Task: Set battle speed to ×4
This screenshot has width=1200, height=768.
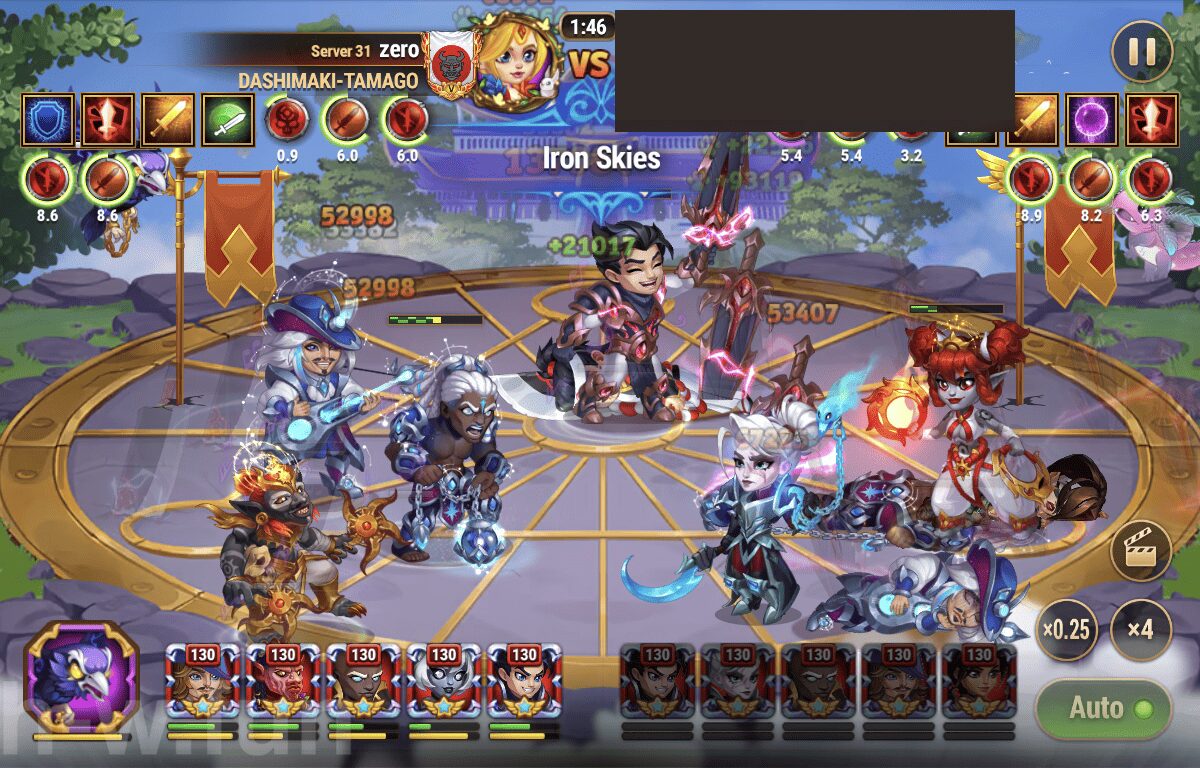Action: 1141,630
